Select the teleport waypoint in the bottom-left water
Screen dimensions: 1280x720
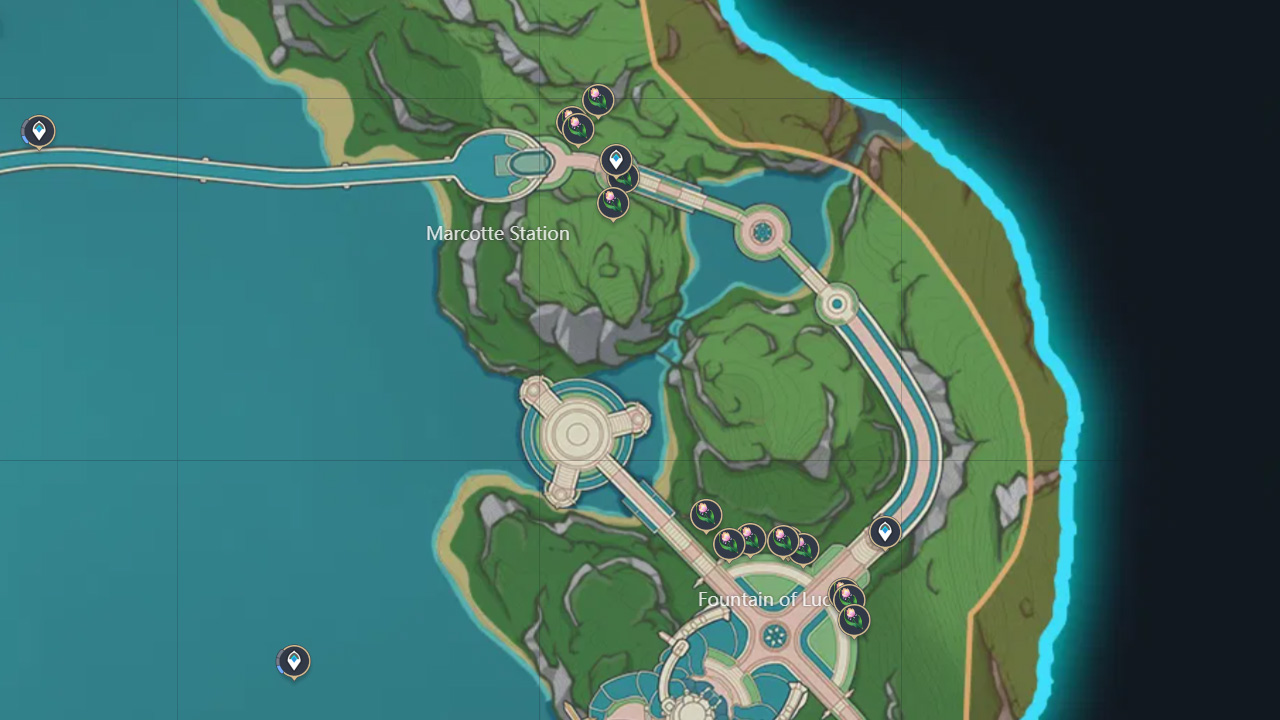click(x=293, y=660)
